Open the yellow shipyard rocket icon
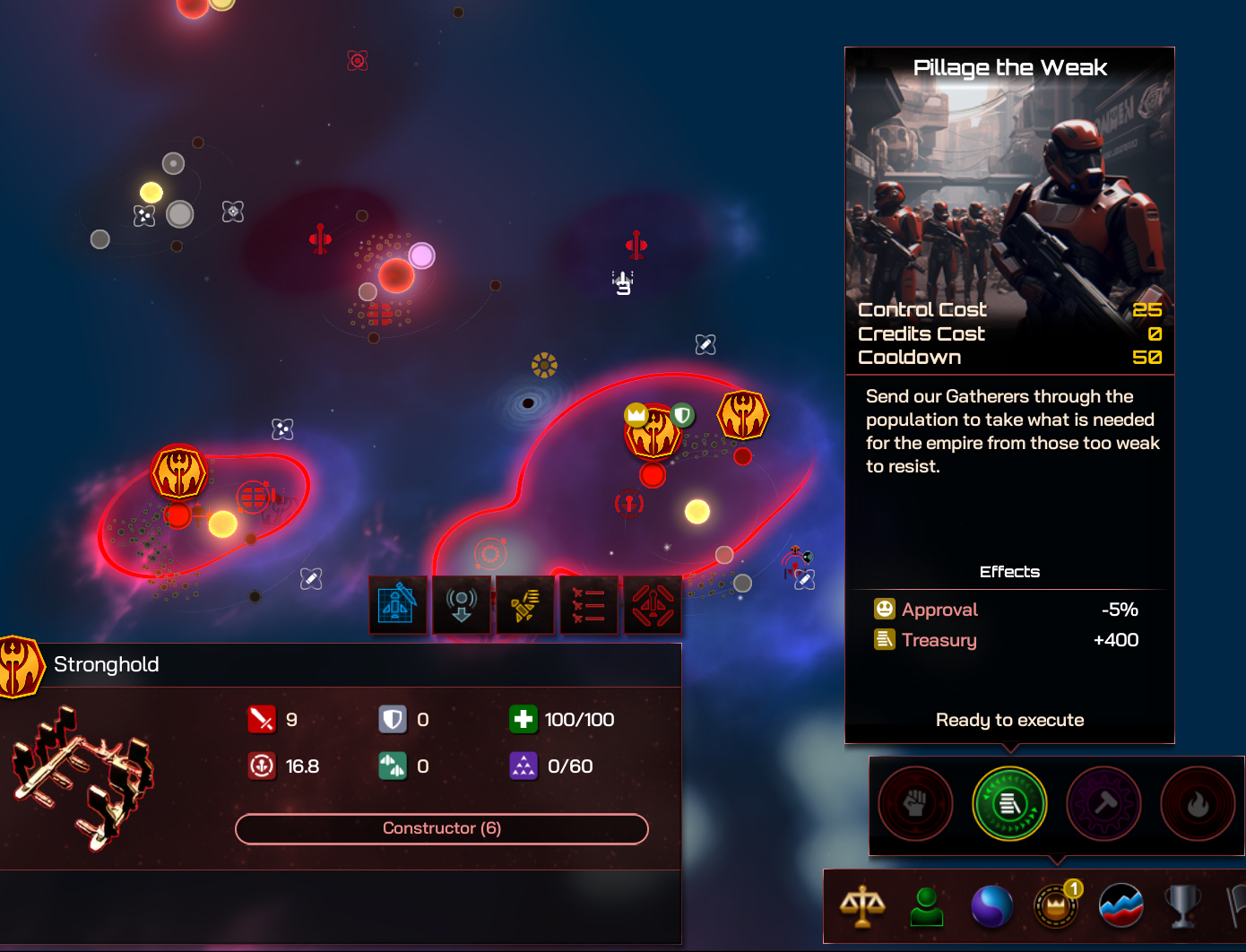The image size is (1246, 952). click(x=525, y=605)
